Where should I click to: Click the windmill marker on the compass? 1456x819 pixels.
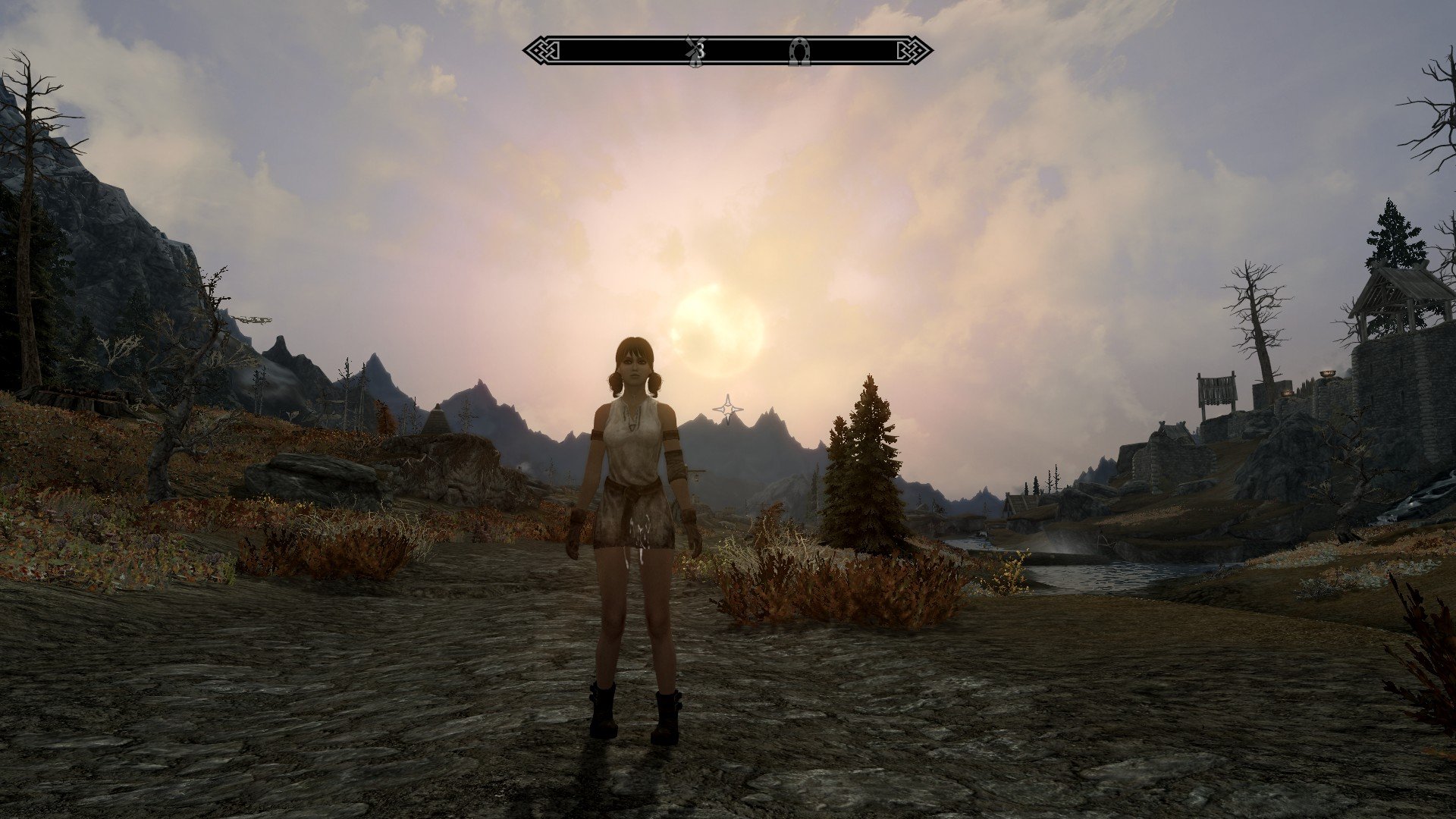point(692,51)
